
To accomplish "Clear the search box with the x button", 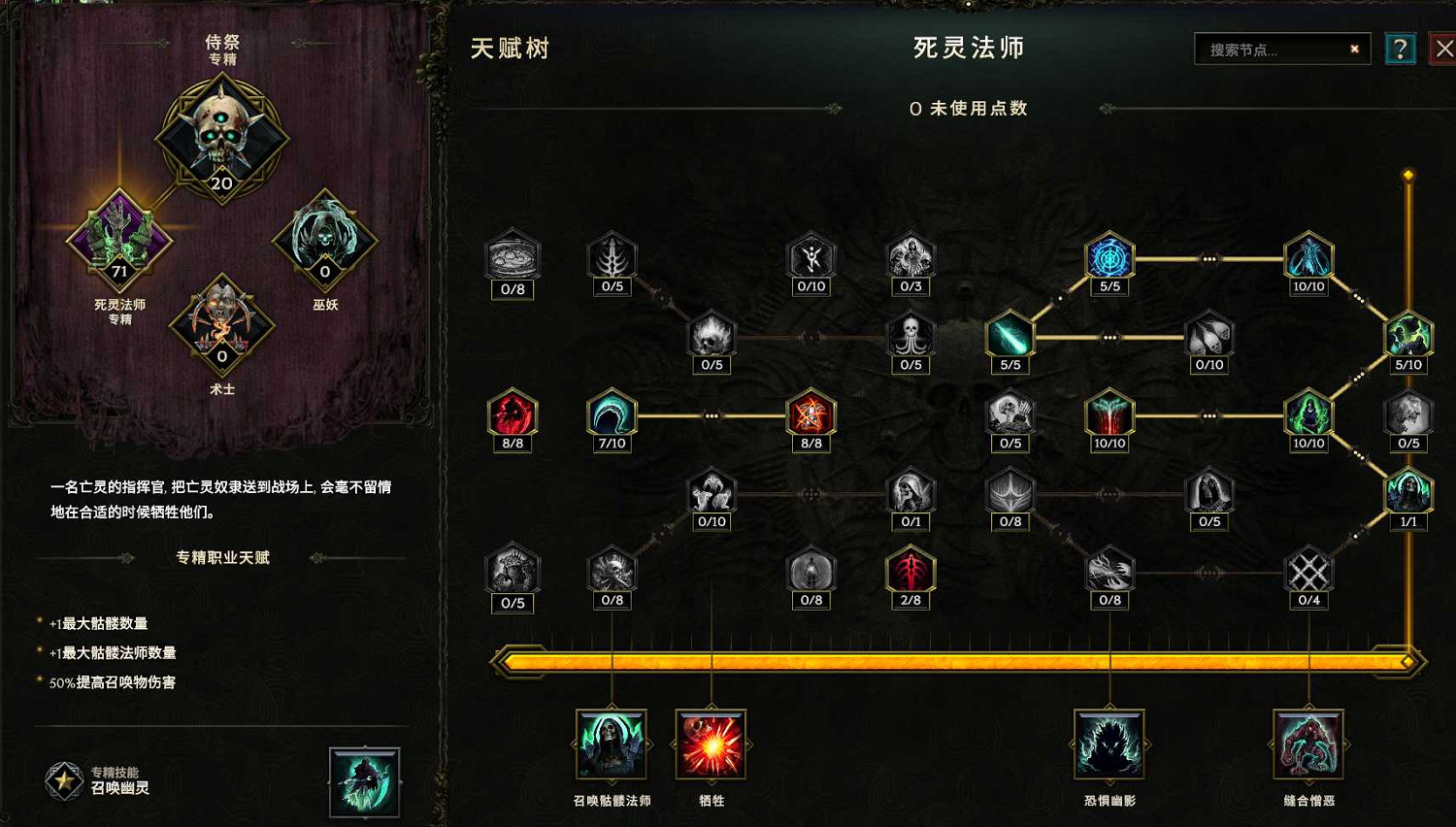I will [1355, 49].
